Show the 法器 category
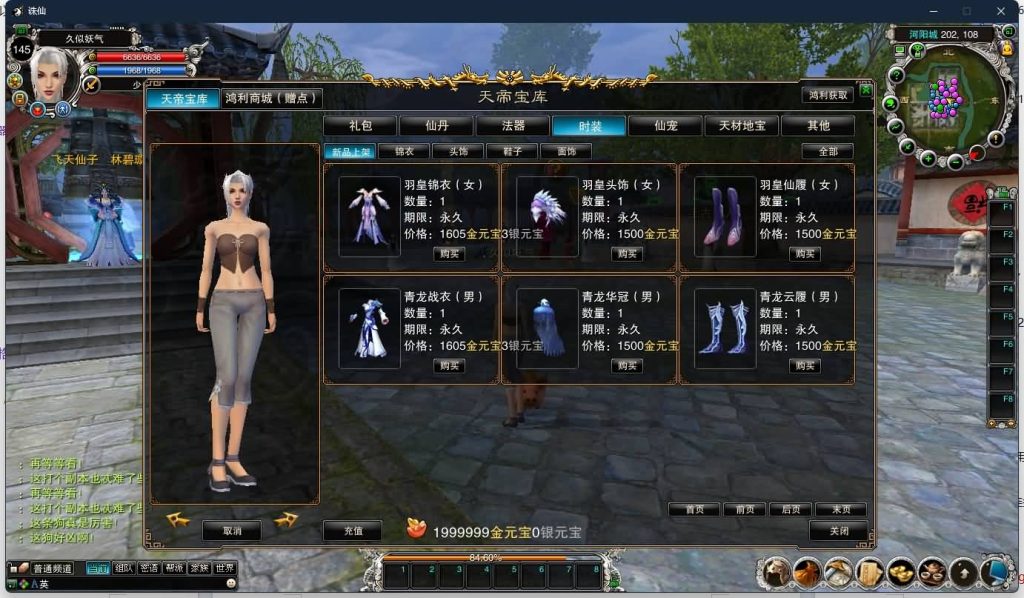This screenshot has height=598, width=1024. 513,126
